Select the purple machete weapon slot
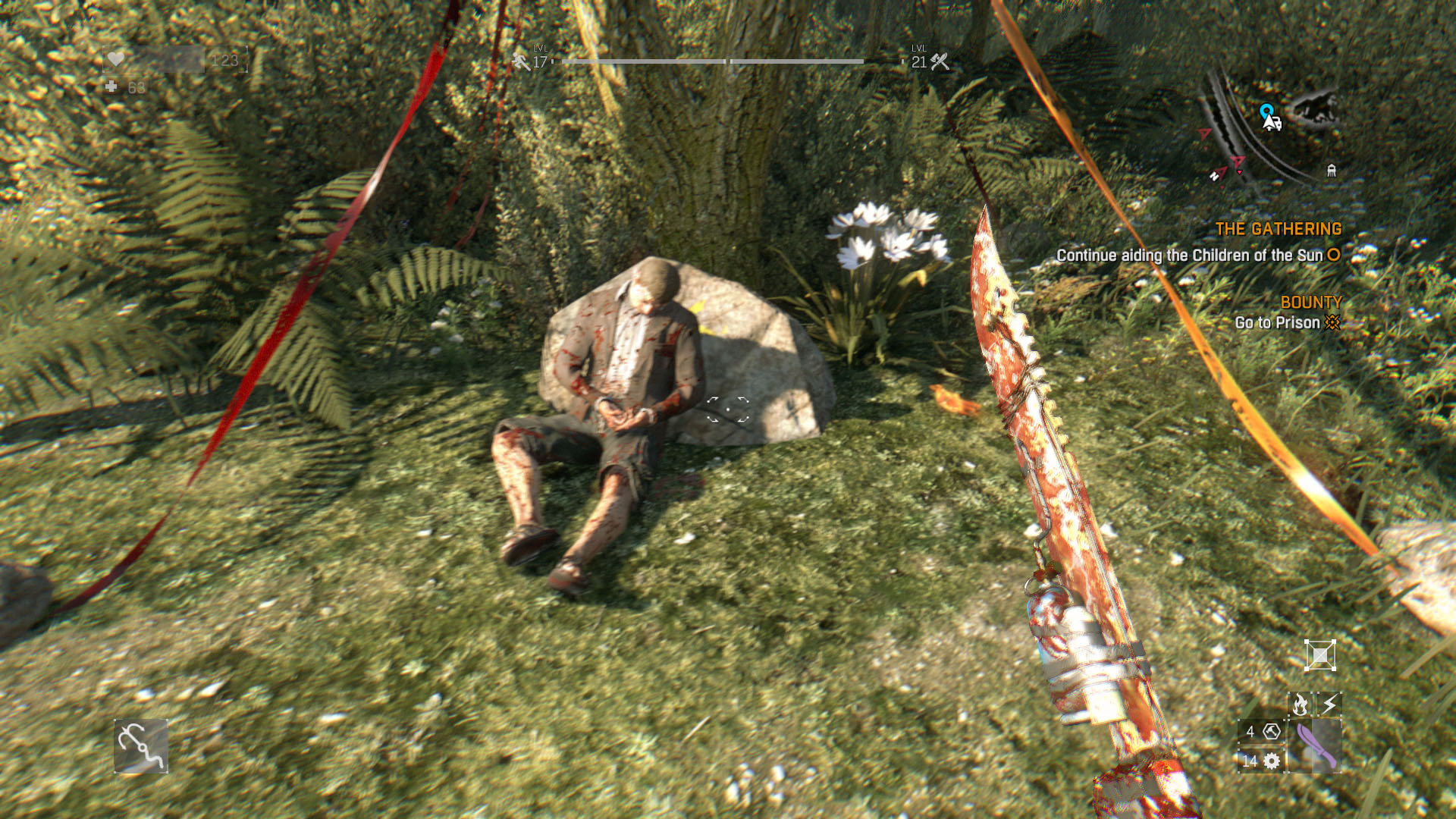This screenshot has width=1456, height=819. [x=1315, y=746]
